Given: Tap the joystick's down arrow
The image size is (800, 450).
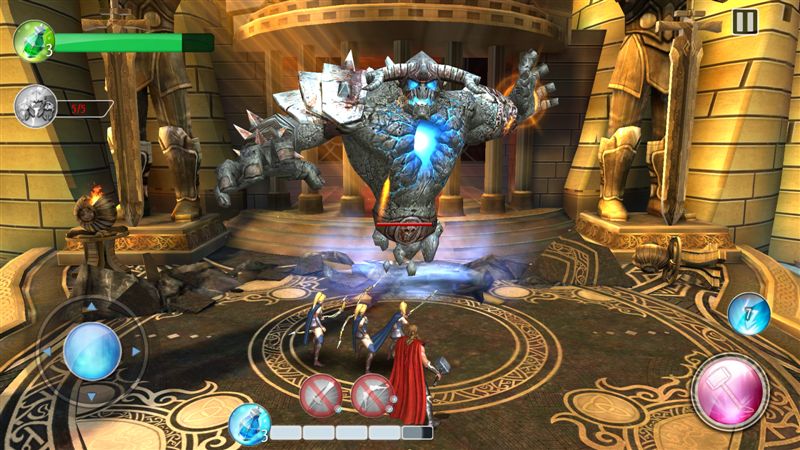Looking at the screenshot, I should coord(92,396).
